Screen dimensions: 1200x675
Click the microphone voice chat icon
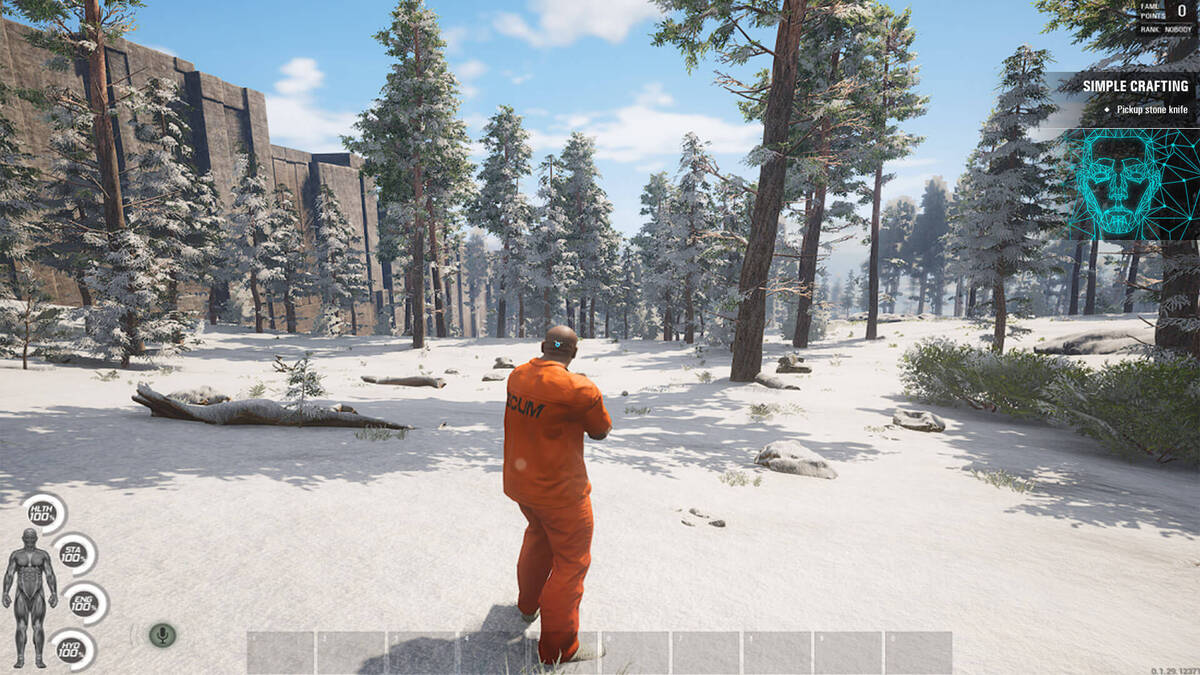[x=162, y=635]
